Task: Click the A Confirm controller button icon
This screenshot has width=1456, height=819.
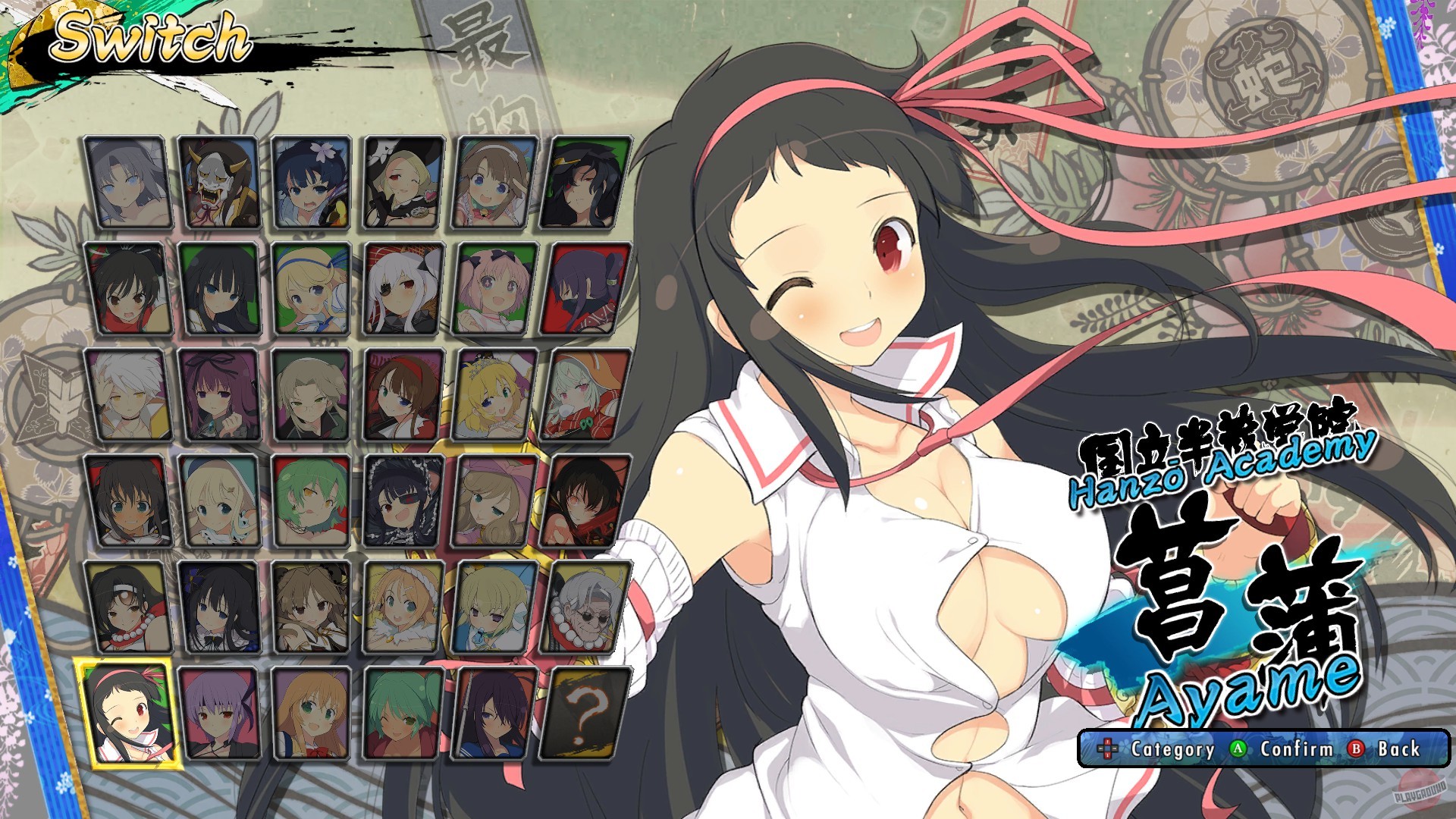Action: 1238,748
